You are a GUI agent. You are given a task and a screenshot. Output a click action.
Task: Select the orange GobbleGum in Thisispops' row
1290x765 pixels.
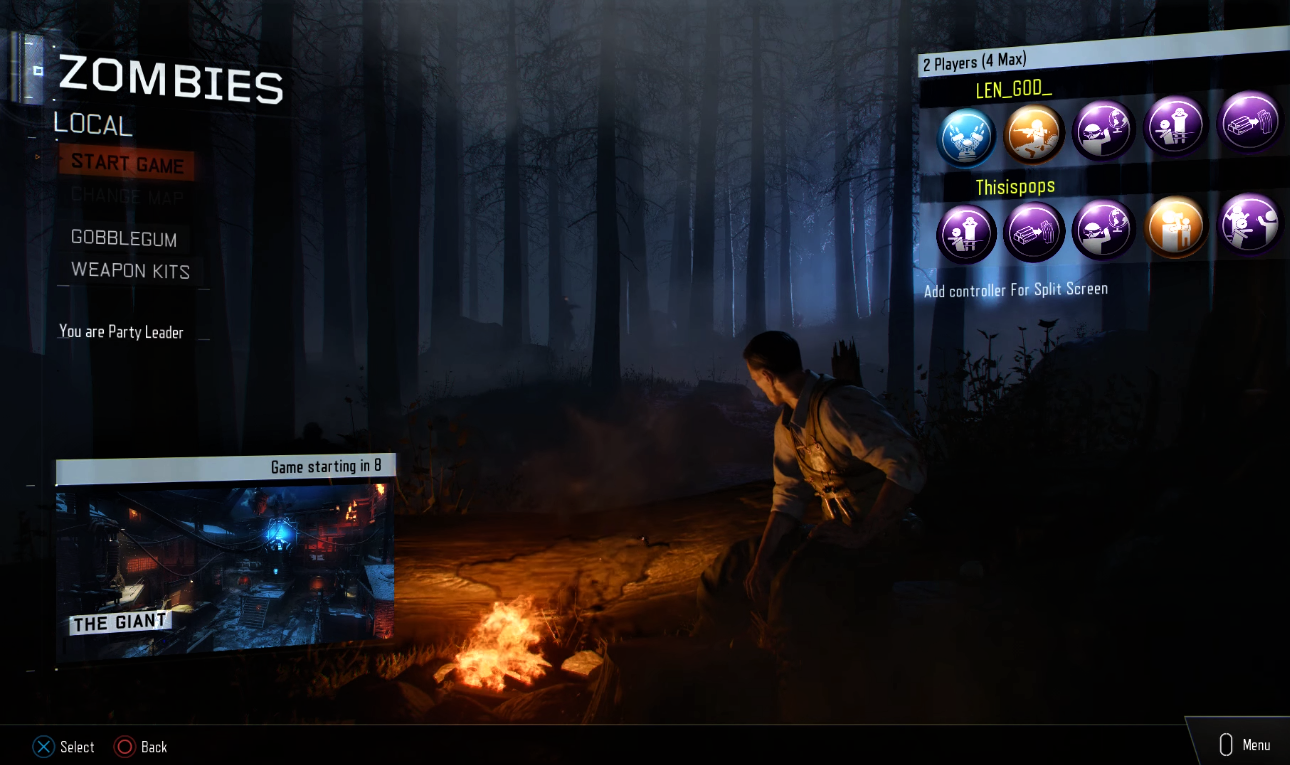[1175, 227]
